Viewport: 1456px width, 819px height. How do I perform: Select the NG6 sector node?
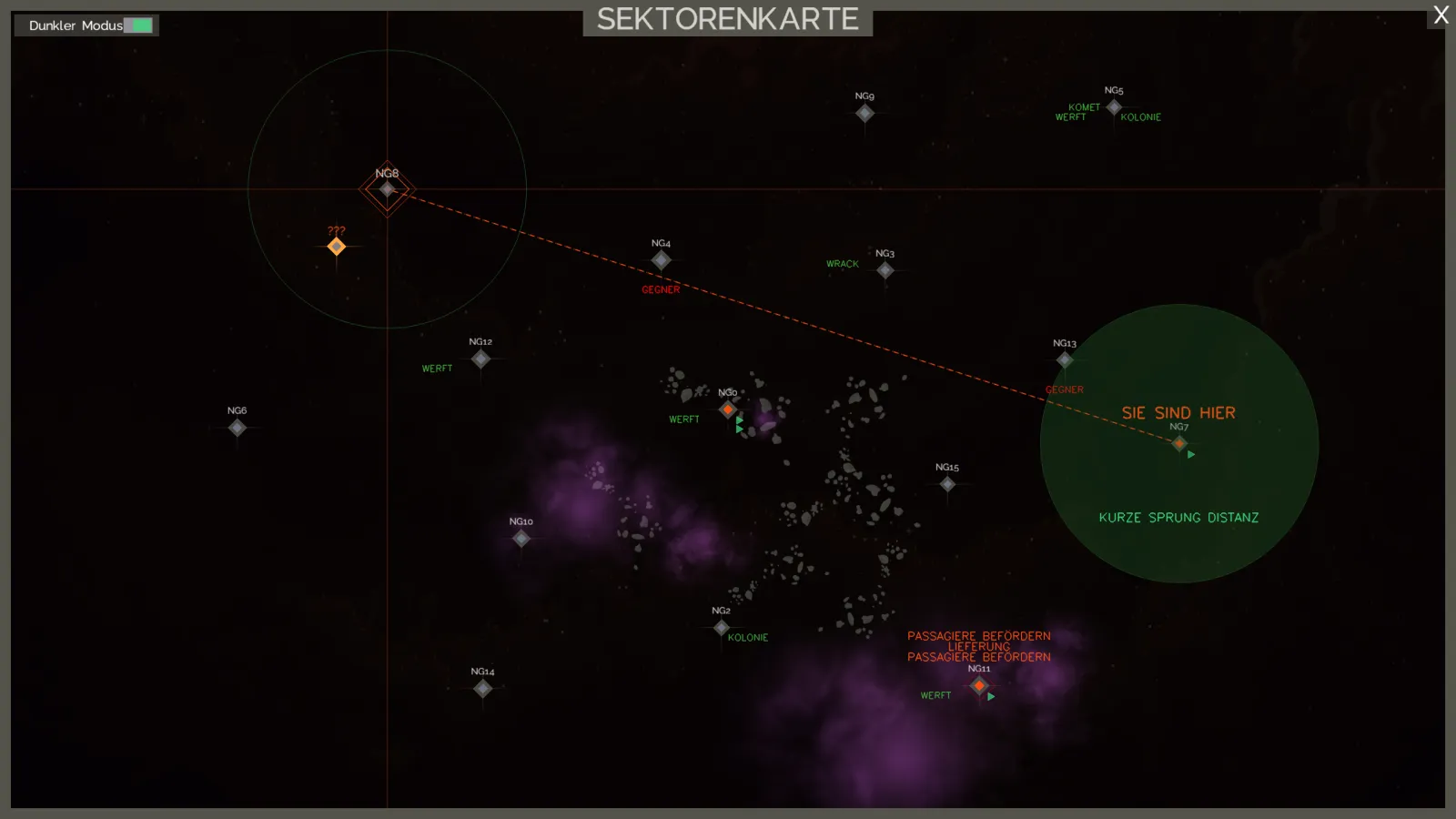[x=238, y=428]
